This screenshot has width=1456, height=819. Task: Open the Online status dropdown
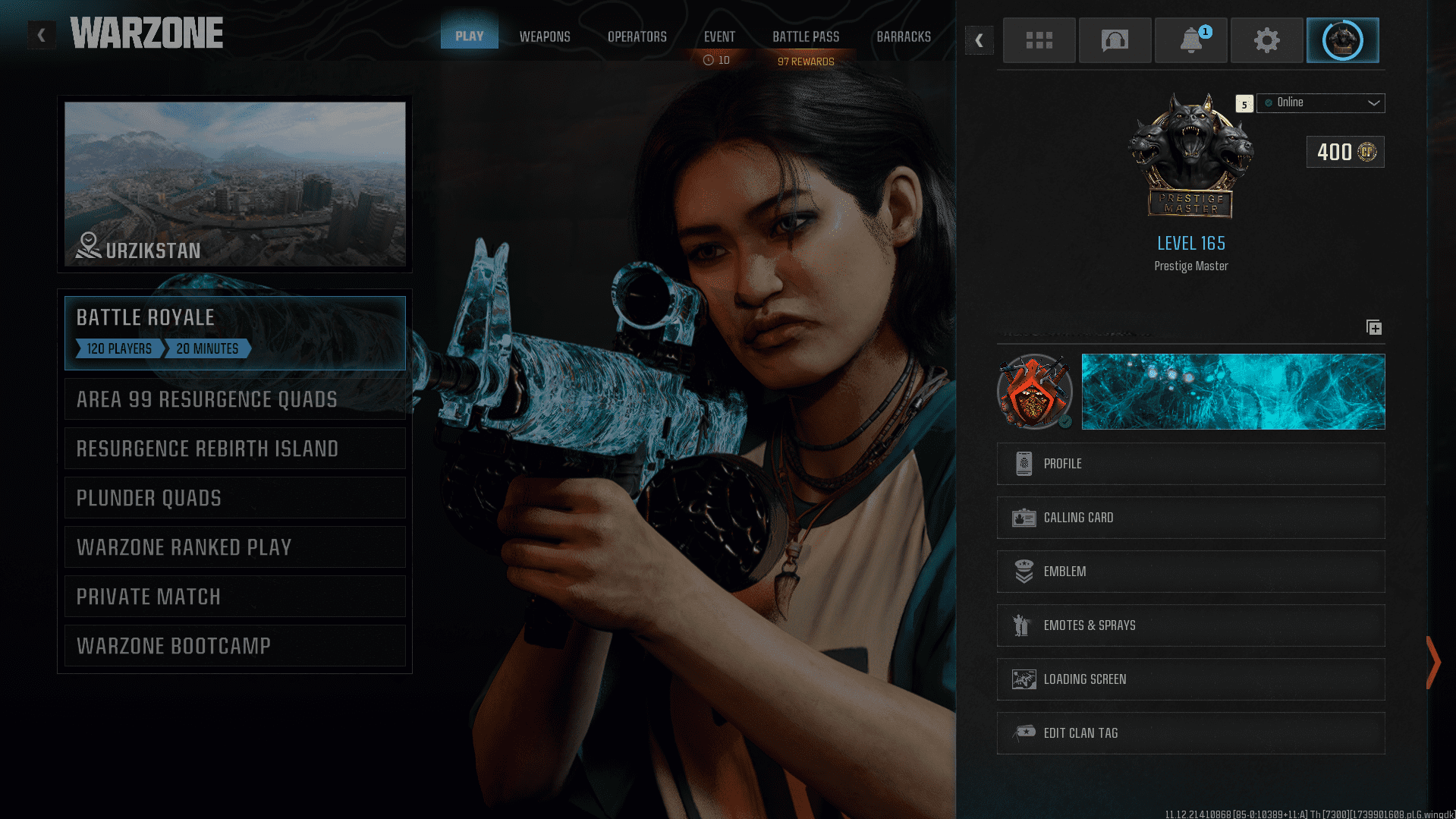click(x=1320, y=102)
